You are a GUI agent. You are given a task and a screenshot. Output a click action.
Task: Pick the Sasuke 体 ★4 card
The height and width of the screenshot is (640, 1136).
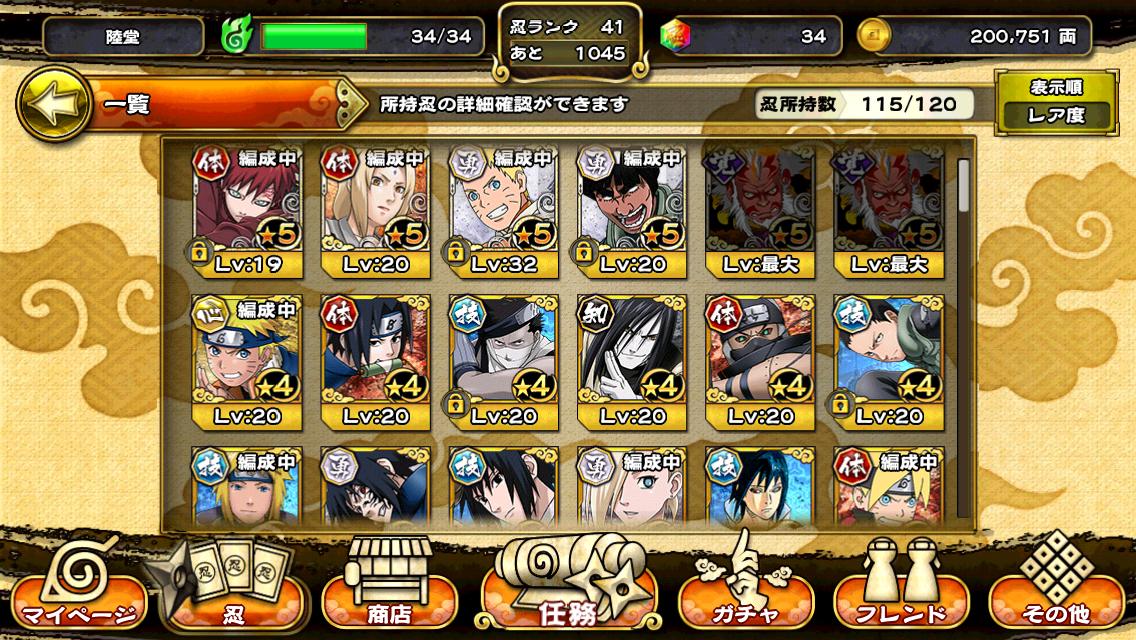[x=375, y=362]
